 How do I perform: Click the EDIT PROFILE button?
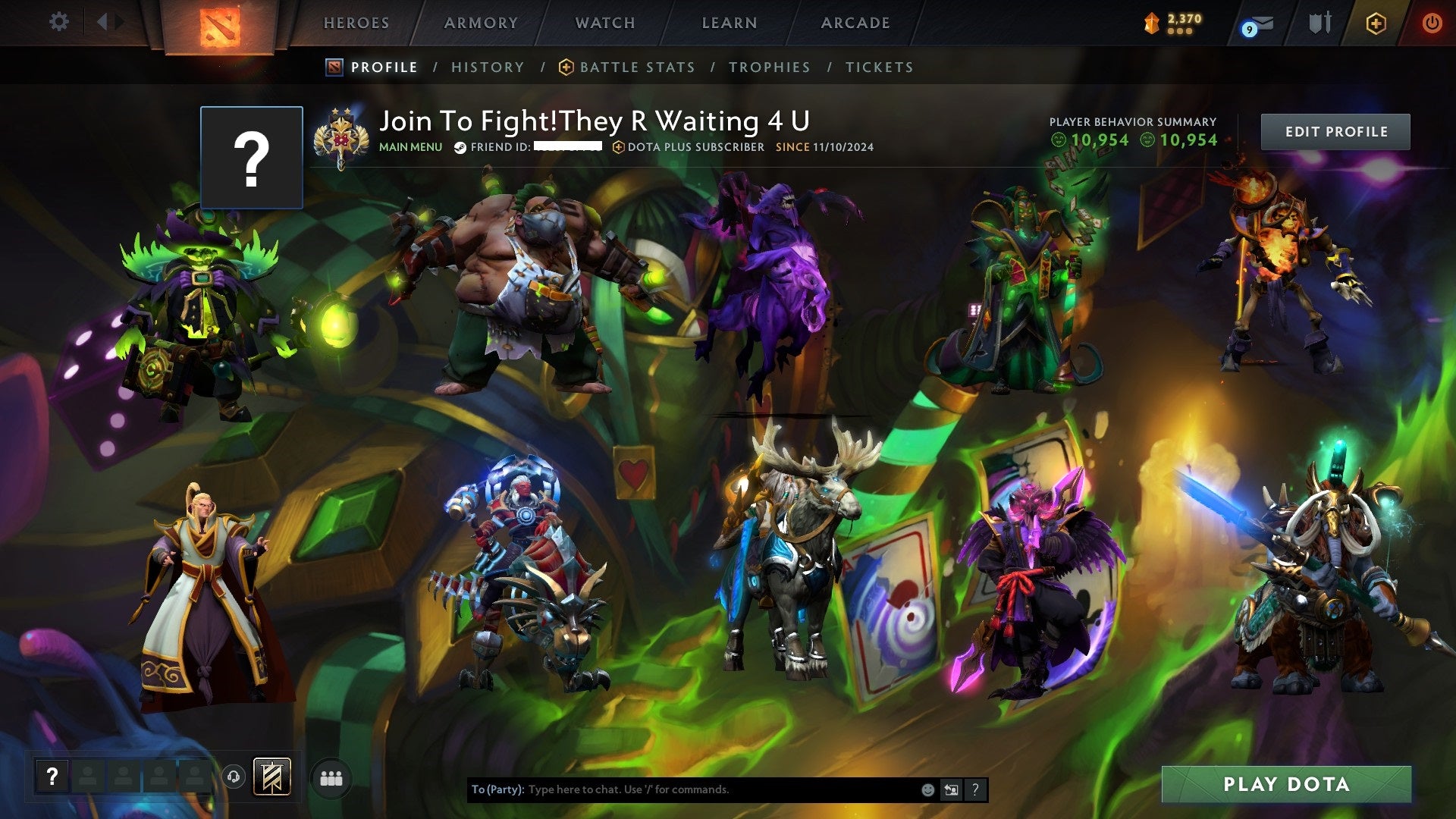1335,131
